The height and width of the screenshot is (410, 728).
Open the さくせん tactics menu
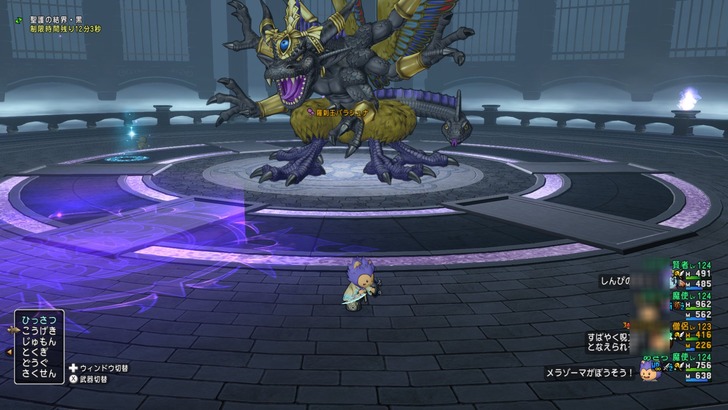[x=41, y=374]
